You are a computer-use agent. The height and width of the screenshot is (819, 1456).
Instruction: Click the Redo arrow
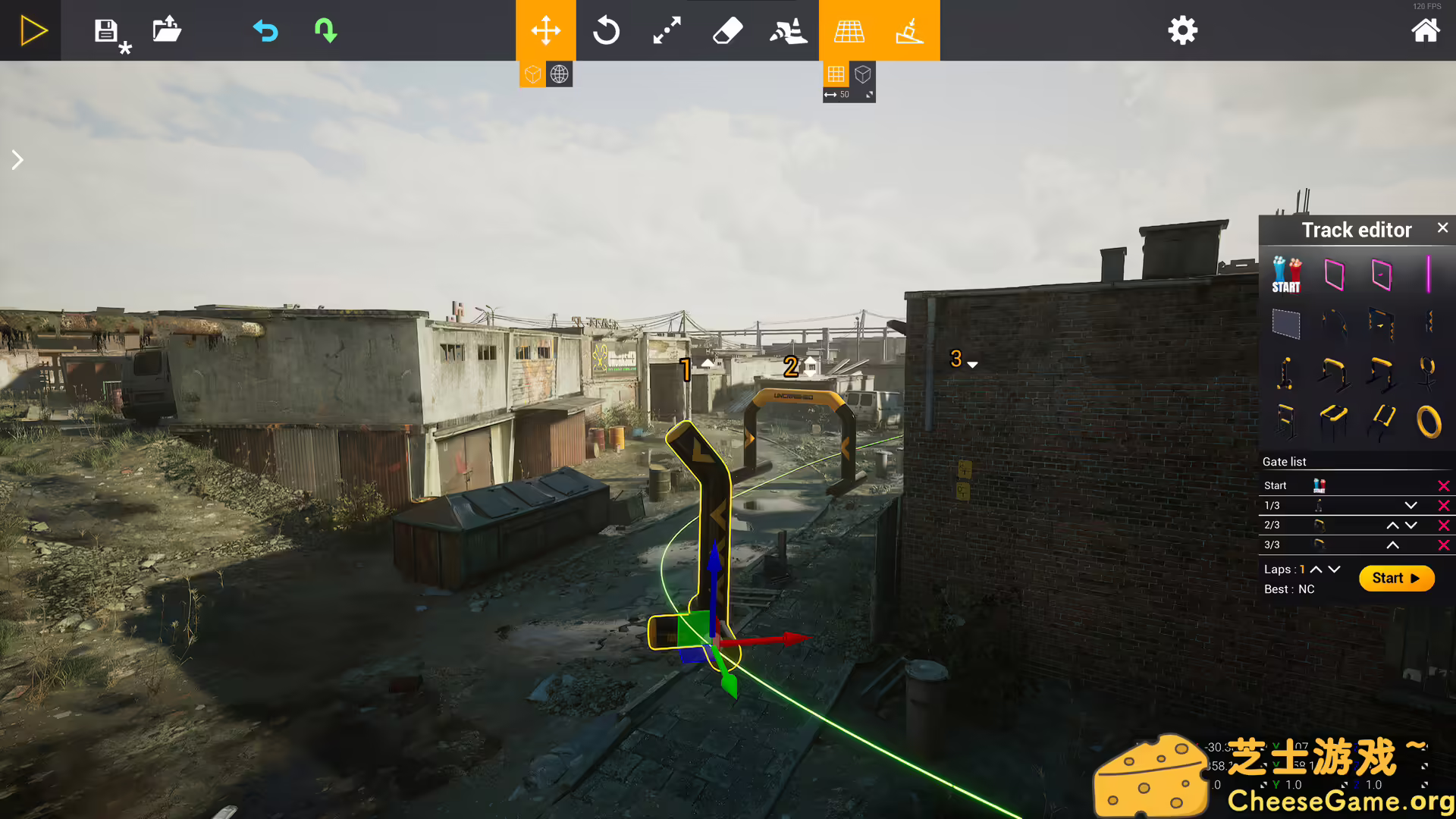tap(325, 30)
